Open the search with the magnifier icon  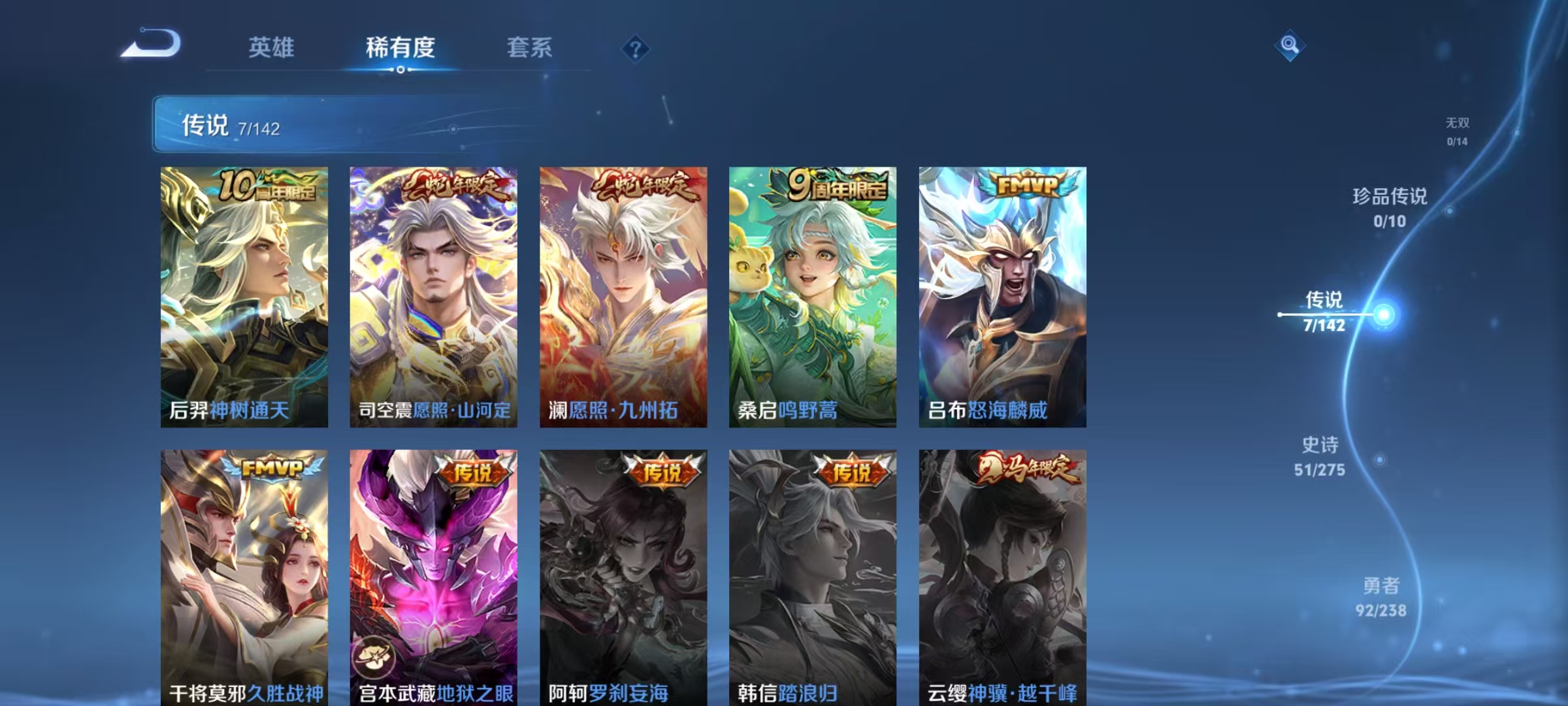click(x=1288, y=44)
